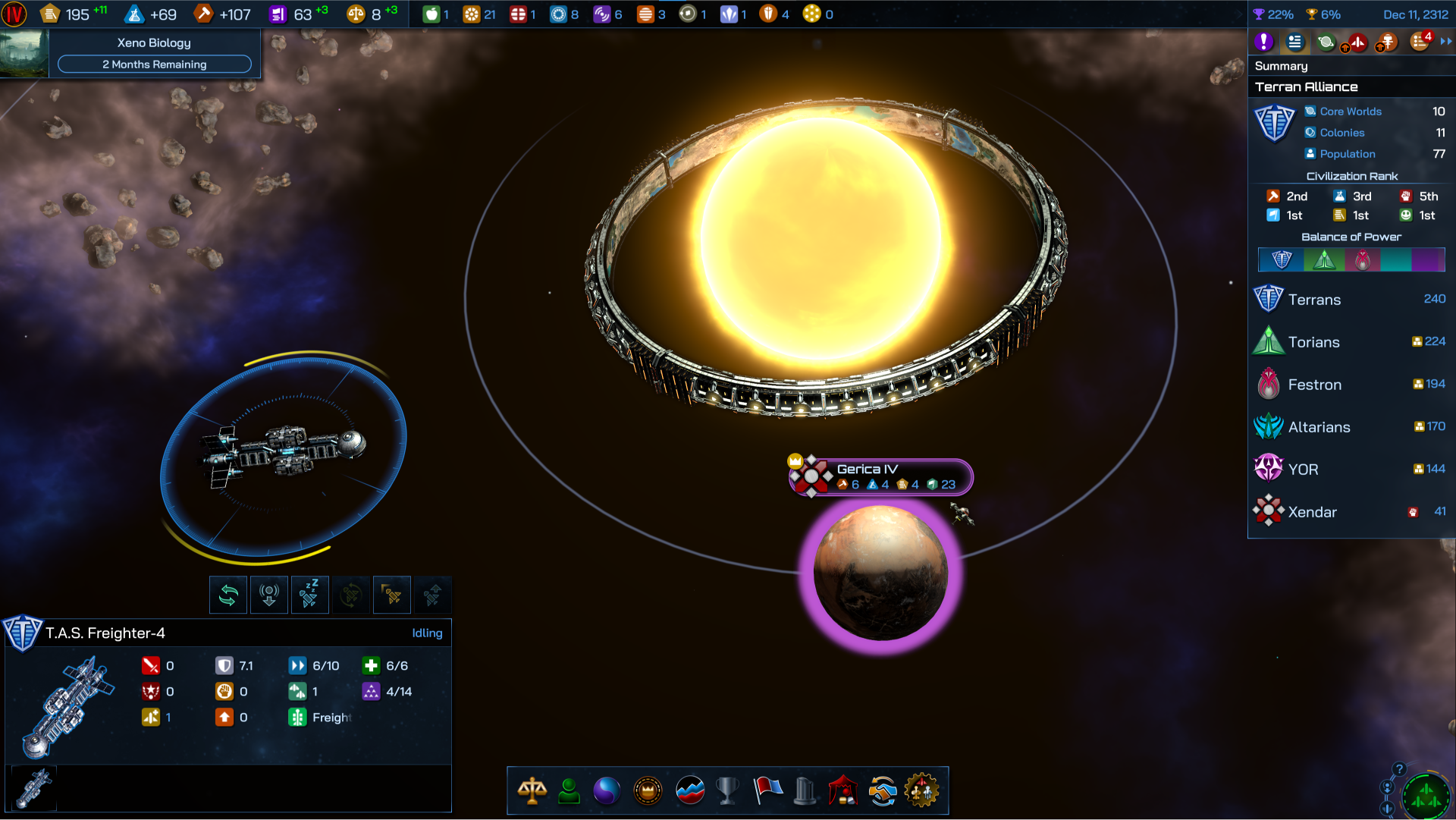
Task: Open the gold scales government screen
Action: coord(532,791)
